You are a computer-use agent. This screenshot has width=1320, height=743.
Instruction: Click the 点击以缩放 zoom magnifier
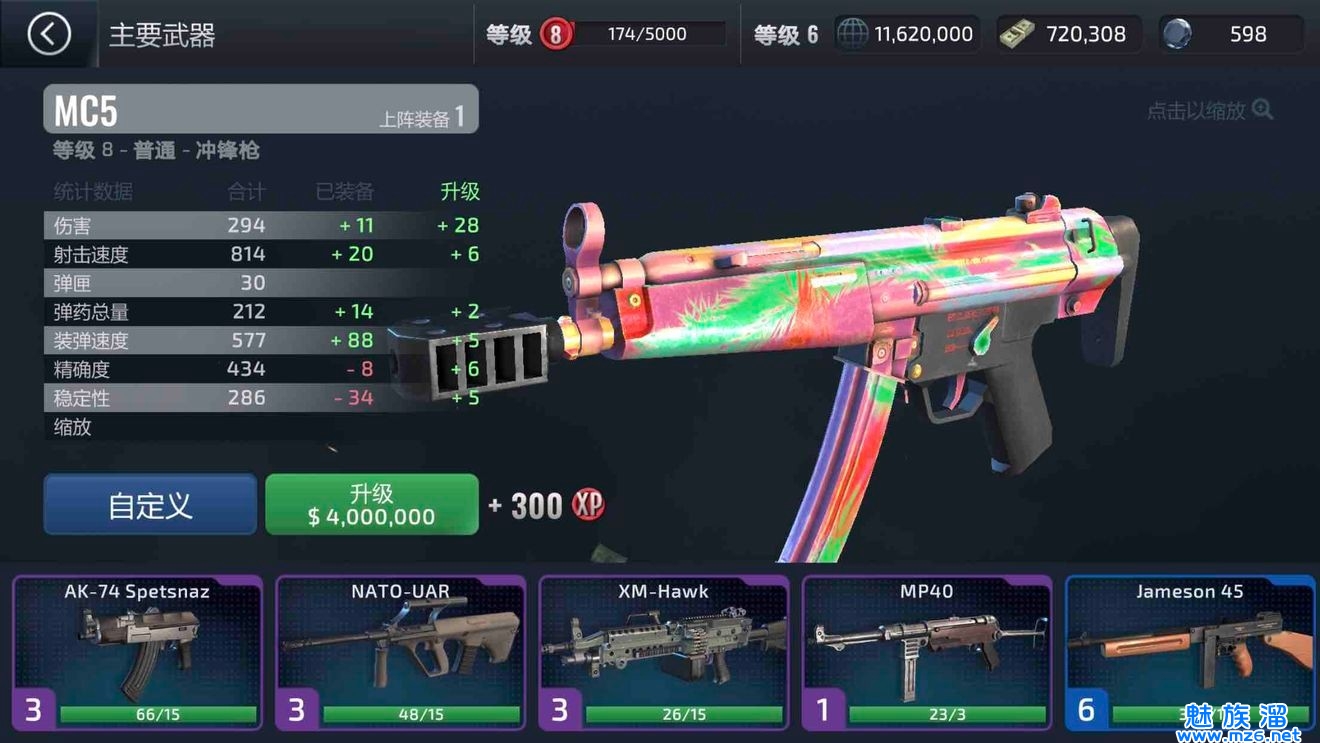pyautogui.click(x=1262, y=110)
